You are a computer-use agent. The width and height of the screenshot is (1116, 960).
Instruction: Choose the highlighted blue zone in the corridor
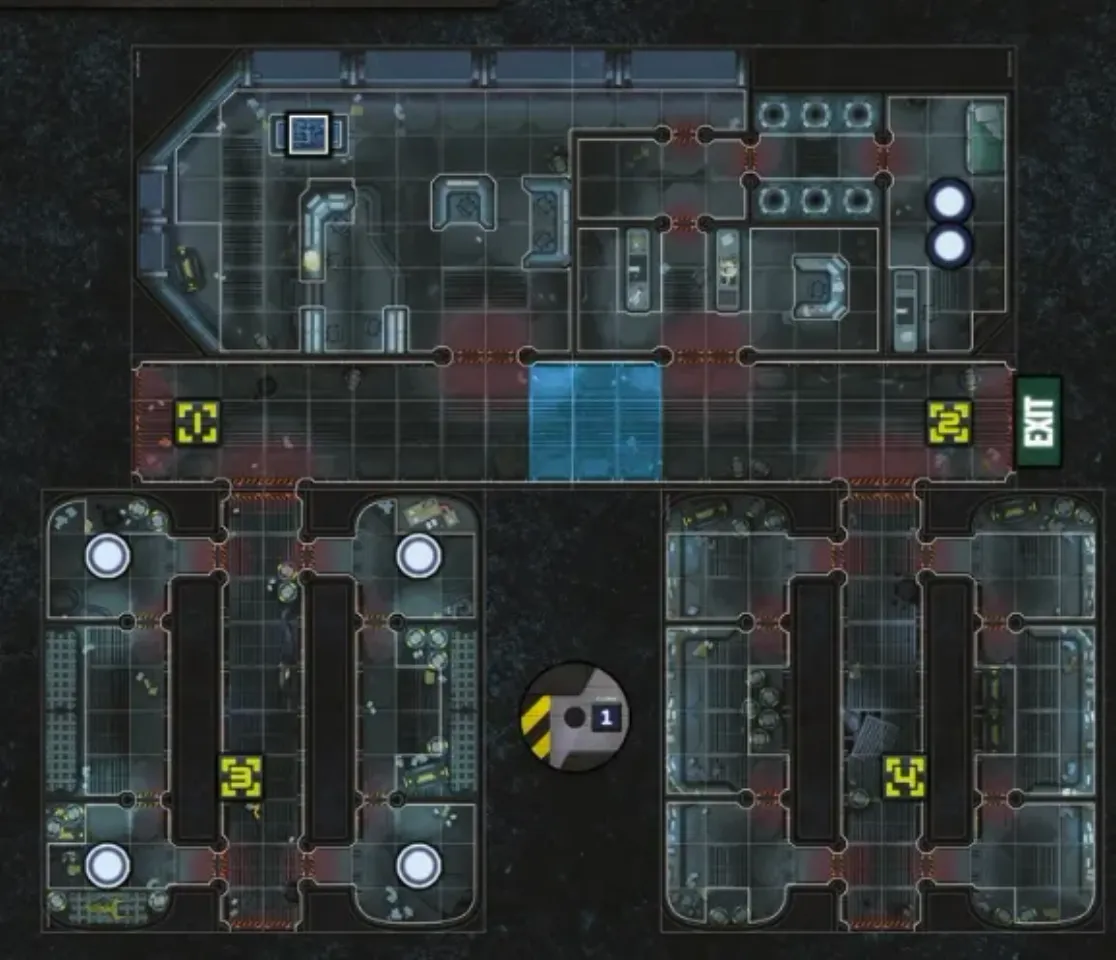click(x=595, y=421)
